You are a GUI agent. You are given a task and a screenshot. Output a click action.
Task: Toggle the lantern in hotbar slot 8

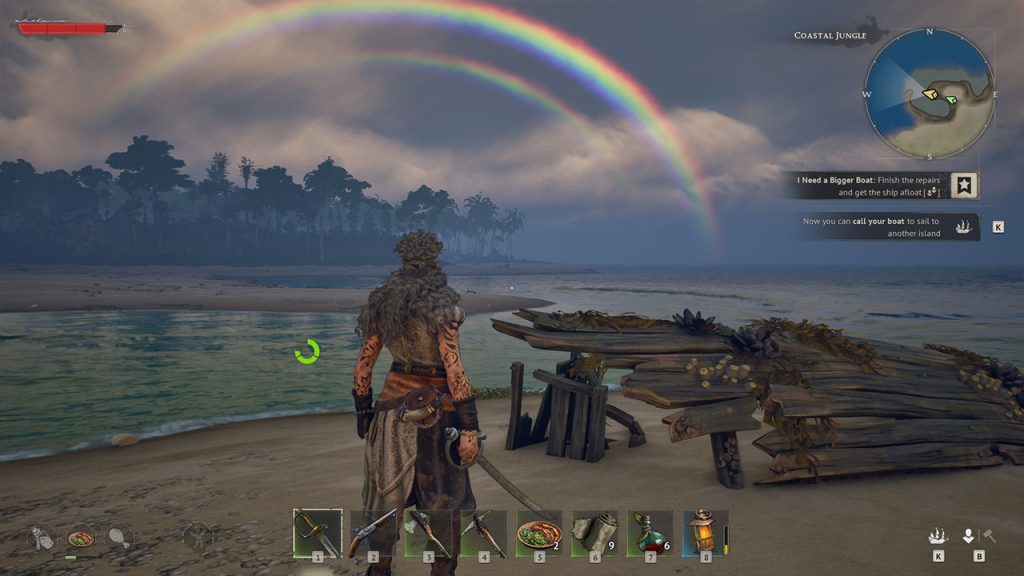tap(706, 532)
